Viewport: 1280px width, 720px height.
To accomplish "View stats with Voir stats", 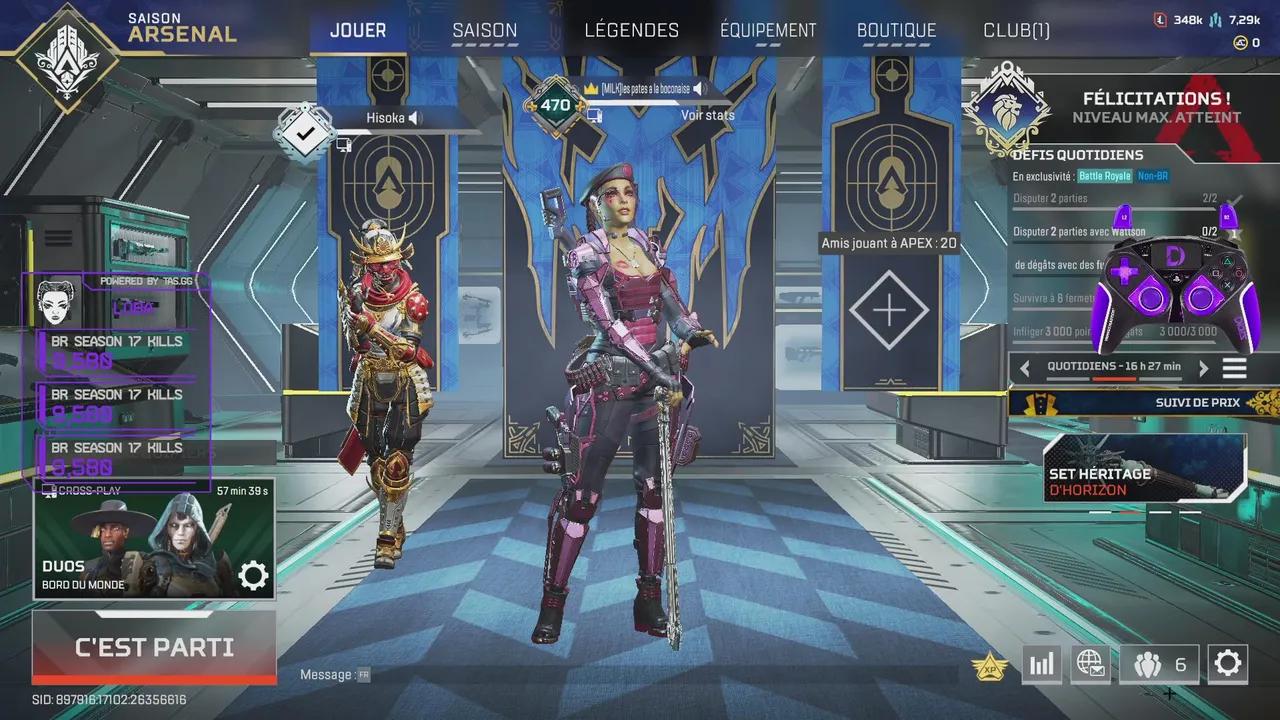I will click(707, 115).
